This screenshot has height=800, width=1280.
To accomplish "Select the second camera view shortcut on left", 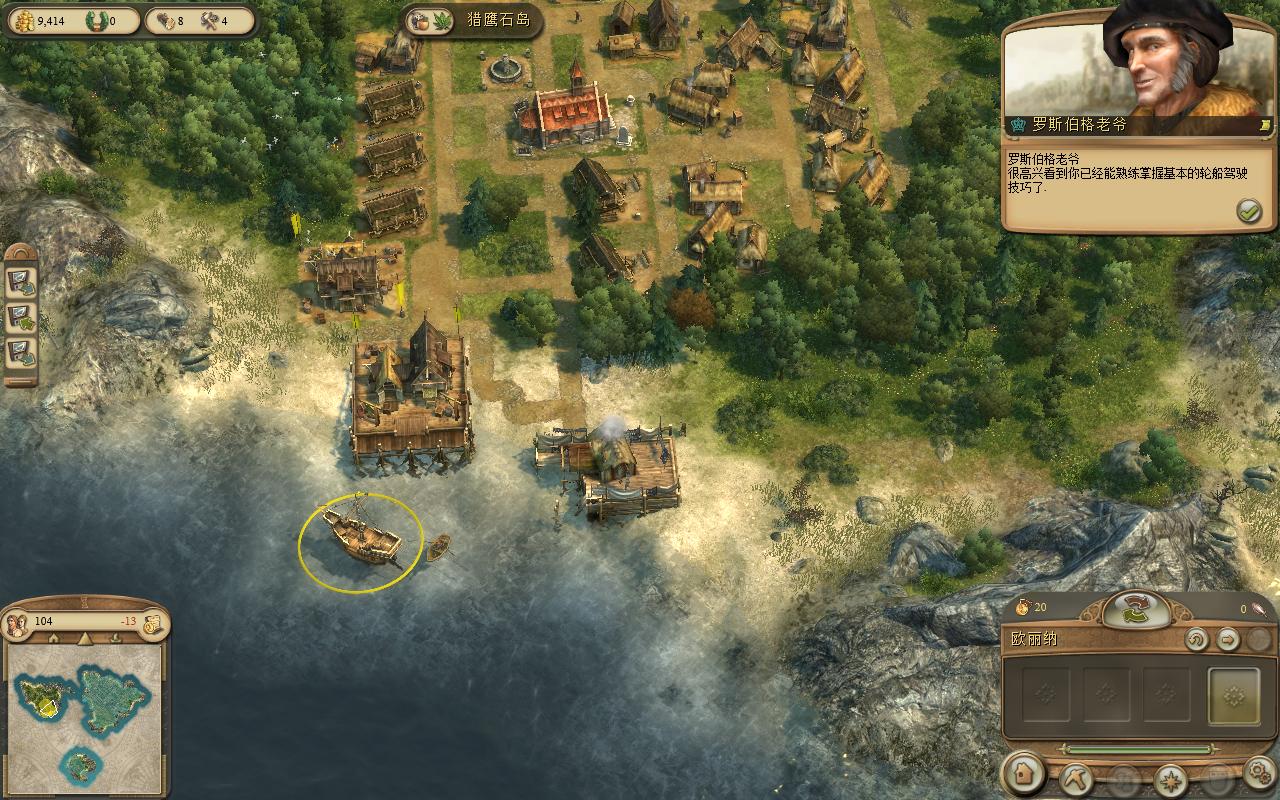I will pyautogui.click(x=21, y=317).
